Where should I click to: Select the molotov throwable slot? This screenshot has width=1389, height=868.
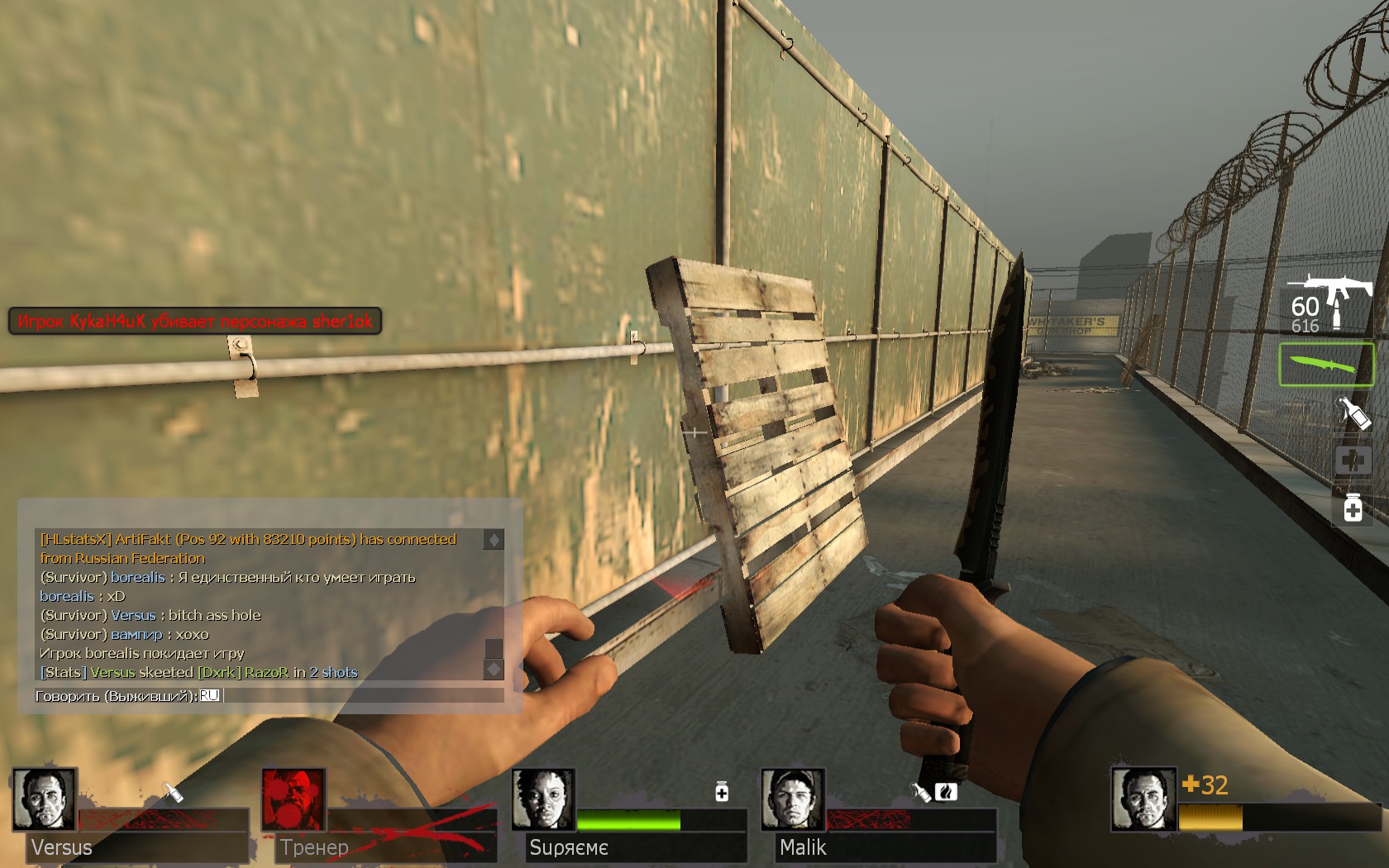pos(1353,412)
